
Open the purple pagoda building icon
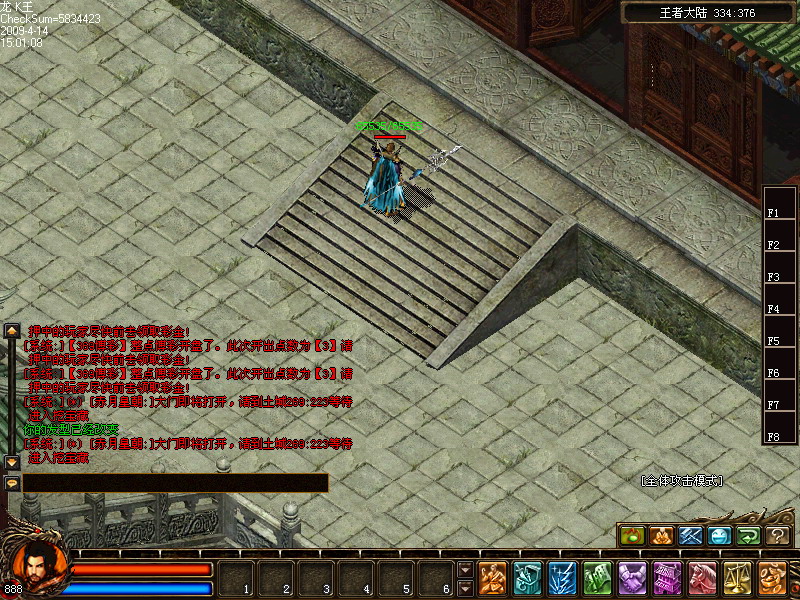click(667, 578)
